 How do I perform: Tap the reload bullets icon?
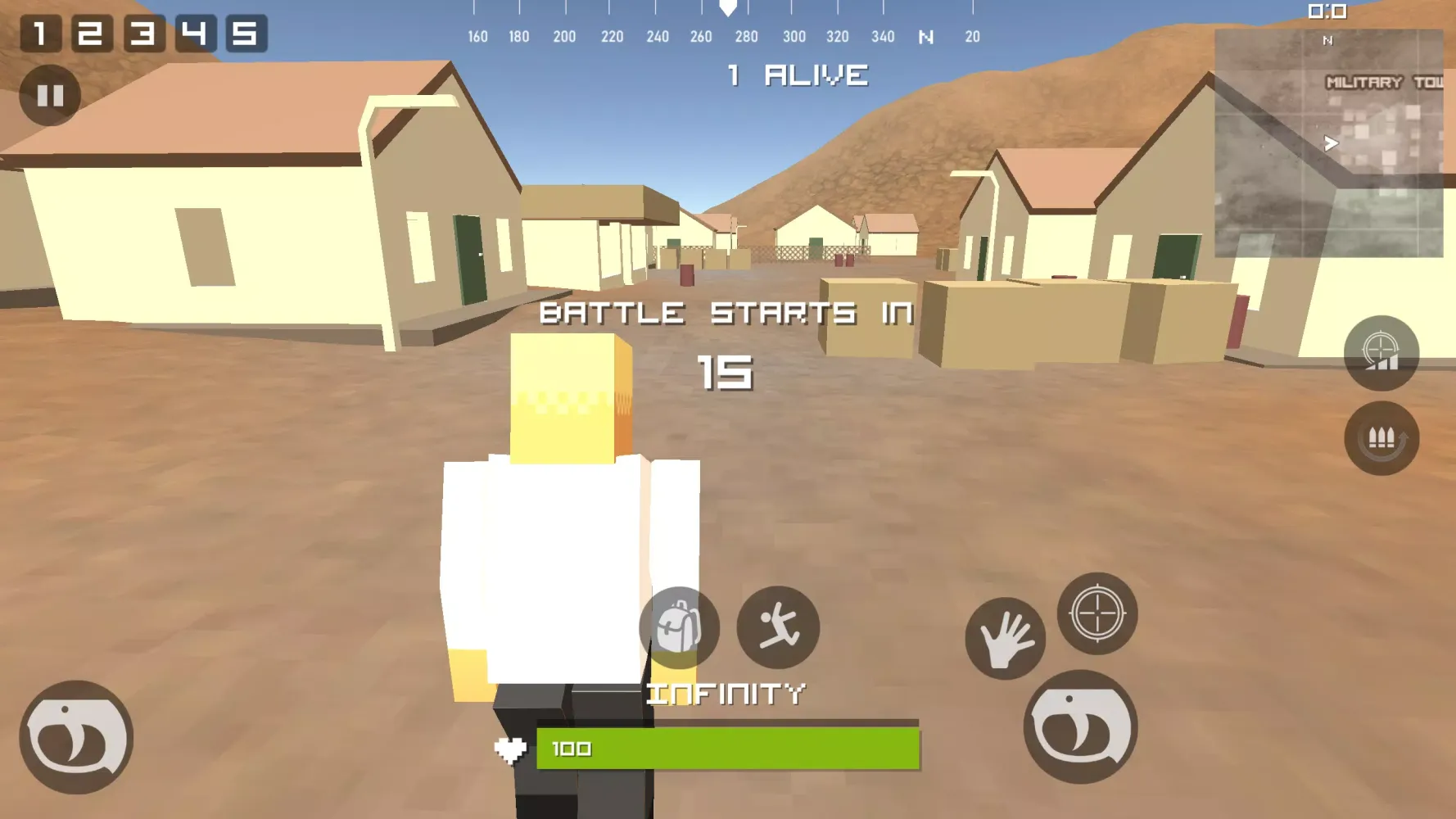(x=1381, y=440)
